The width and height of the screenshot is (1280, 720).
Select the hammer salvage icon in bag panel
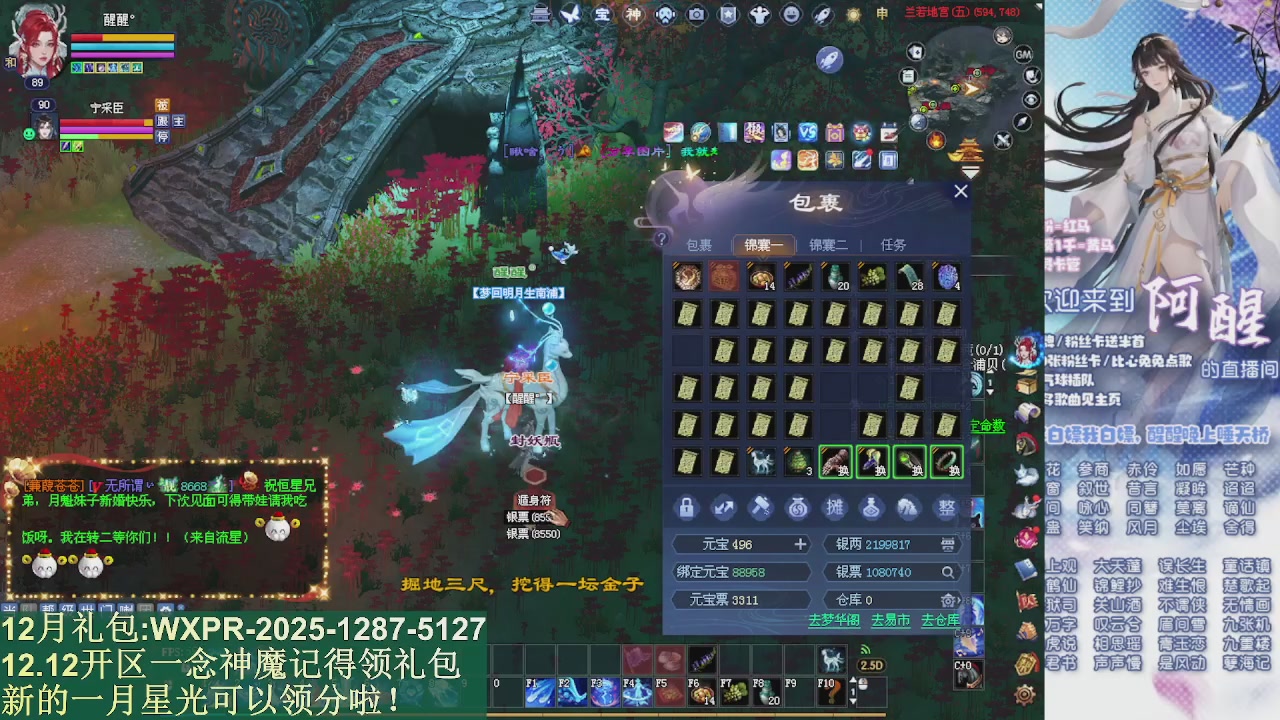tap(760, 507)
